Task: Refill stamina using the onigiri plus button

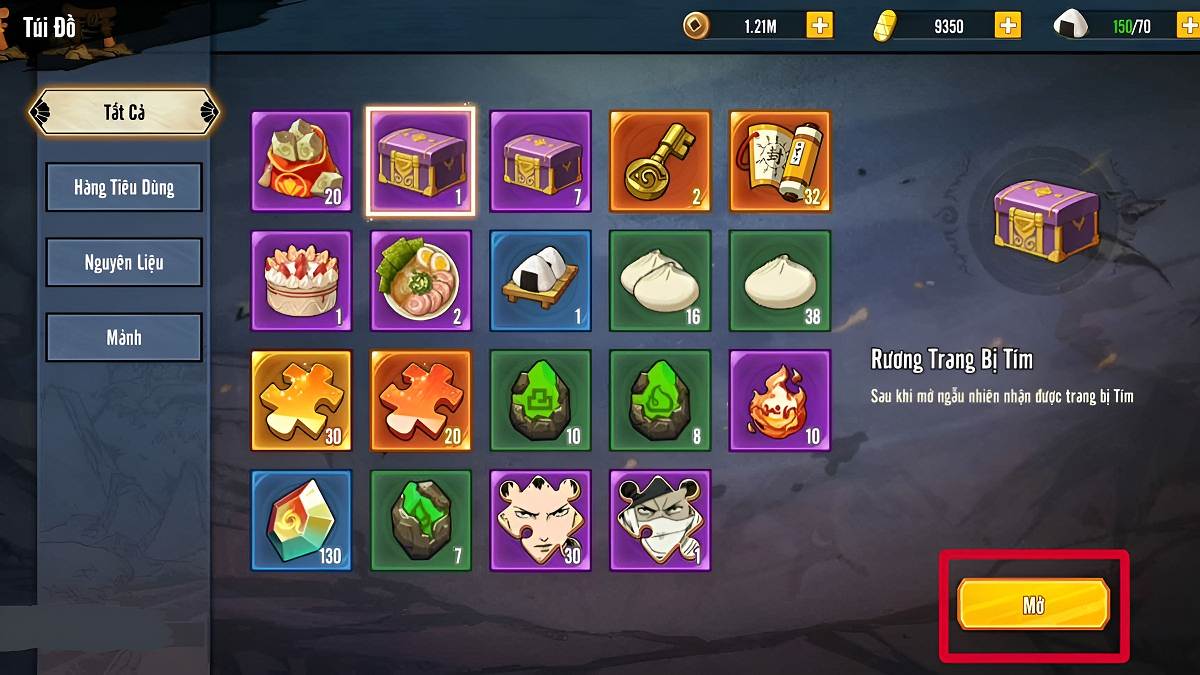Action: pyautogui.click(x=1183, y=26)
